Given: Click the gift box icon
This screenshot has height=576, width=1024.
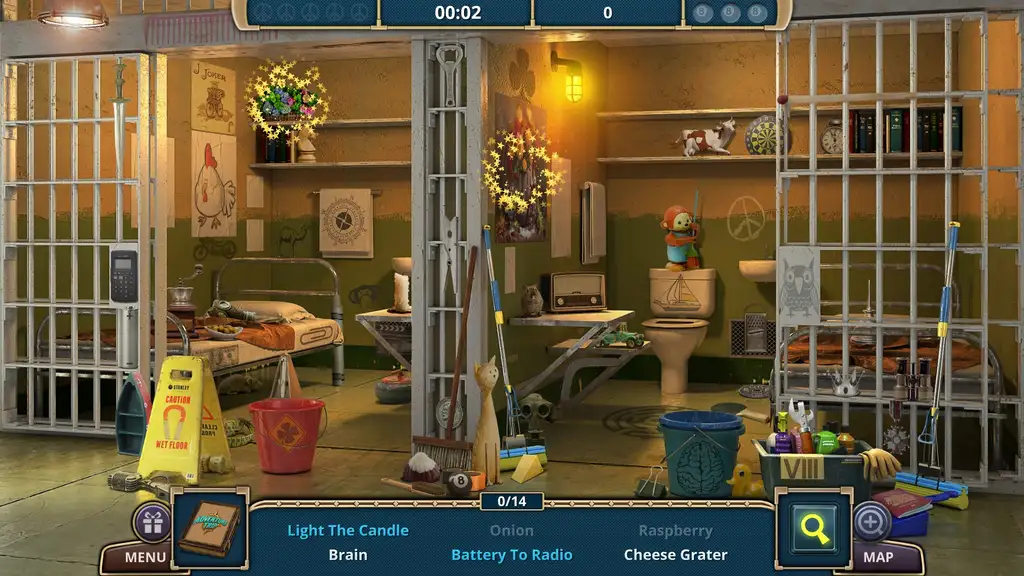Looking at the screenshot, I should tap(152, 521).
